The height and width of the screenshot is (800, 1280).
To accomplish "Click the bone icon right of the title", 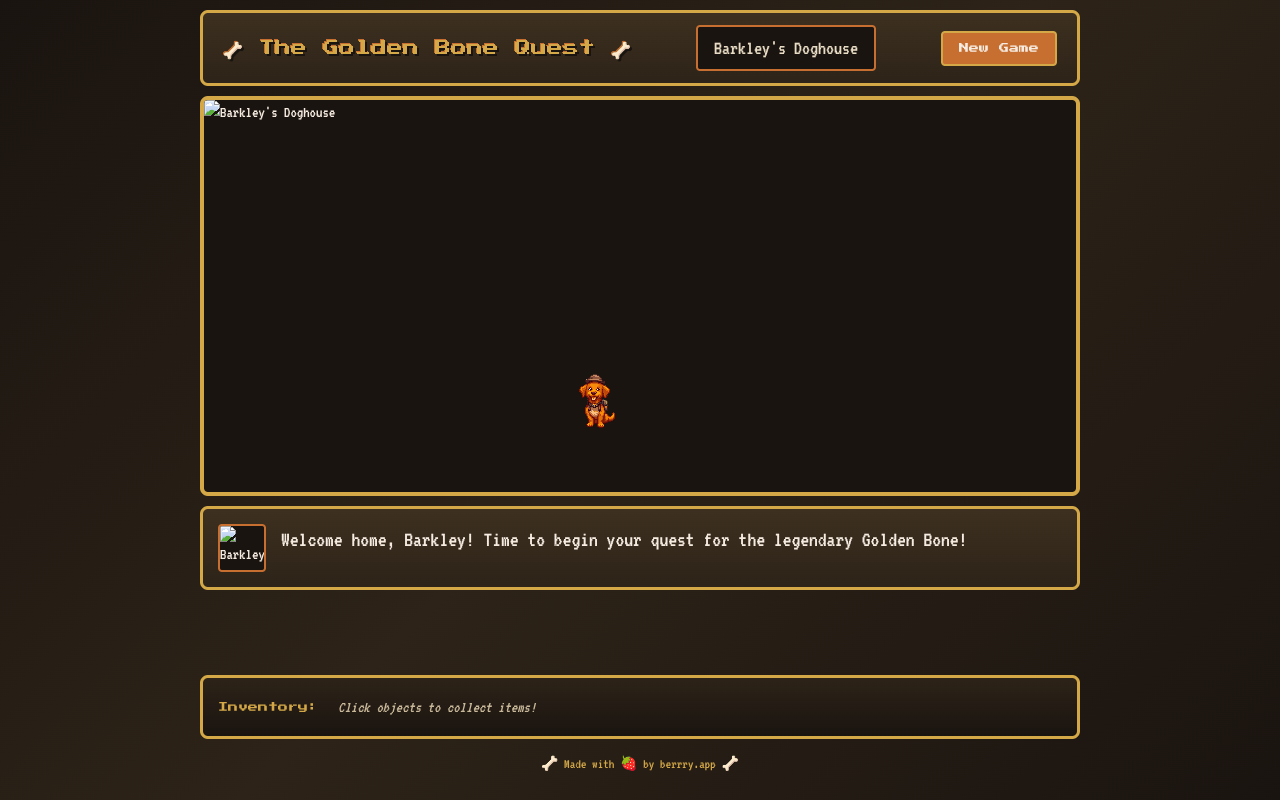I will tap(620, 48).
